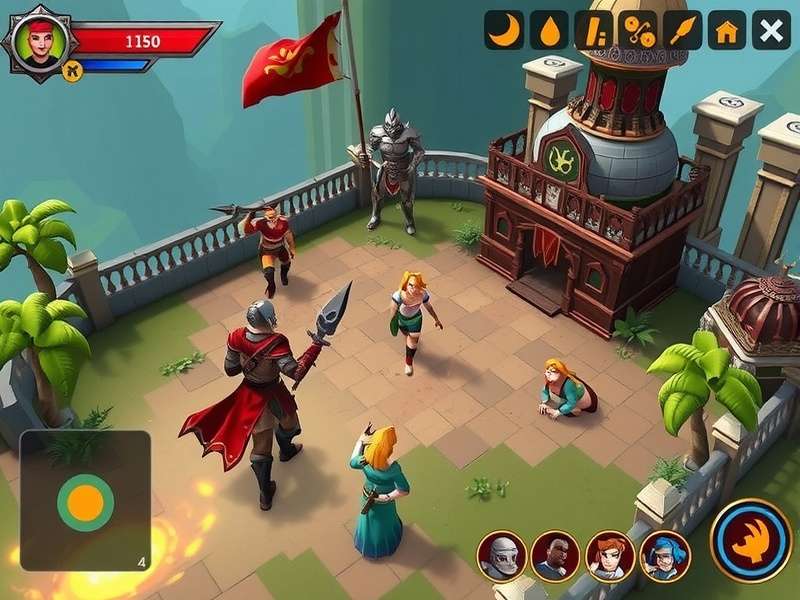The width and height of the screenshot is (800, 600).
Task: Pick the blue-haired hero portrait
Action: click(664, 555)
